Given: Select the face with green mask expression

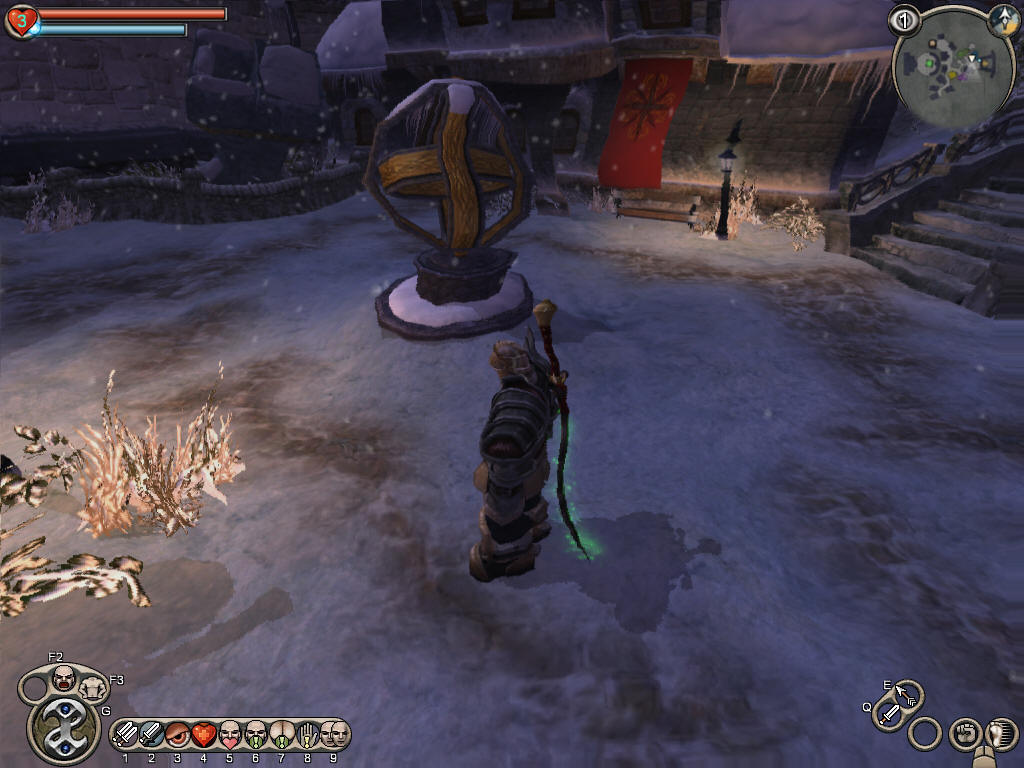Looking at the screenshot, I should click(256, 735).
